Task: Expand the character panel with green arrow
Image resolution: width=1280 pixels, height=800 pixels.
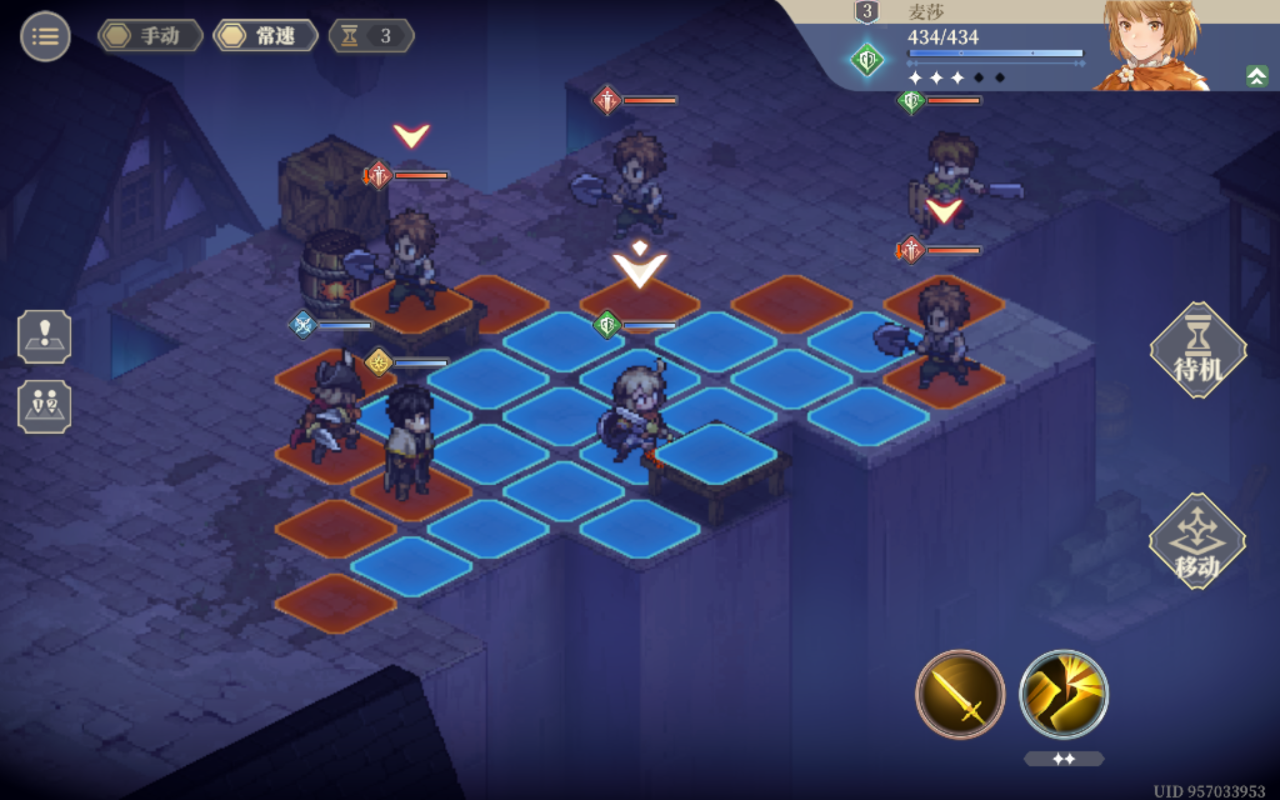Action: [x=1257, y=76]
